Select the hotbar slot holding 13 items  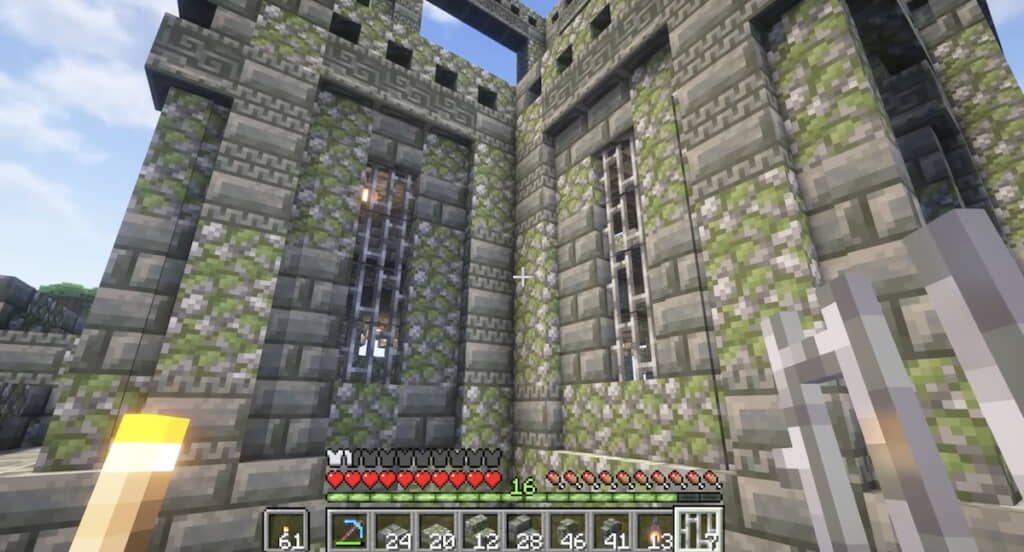[x=655, y=530]
